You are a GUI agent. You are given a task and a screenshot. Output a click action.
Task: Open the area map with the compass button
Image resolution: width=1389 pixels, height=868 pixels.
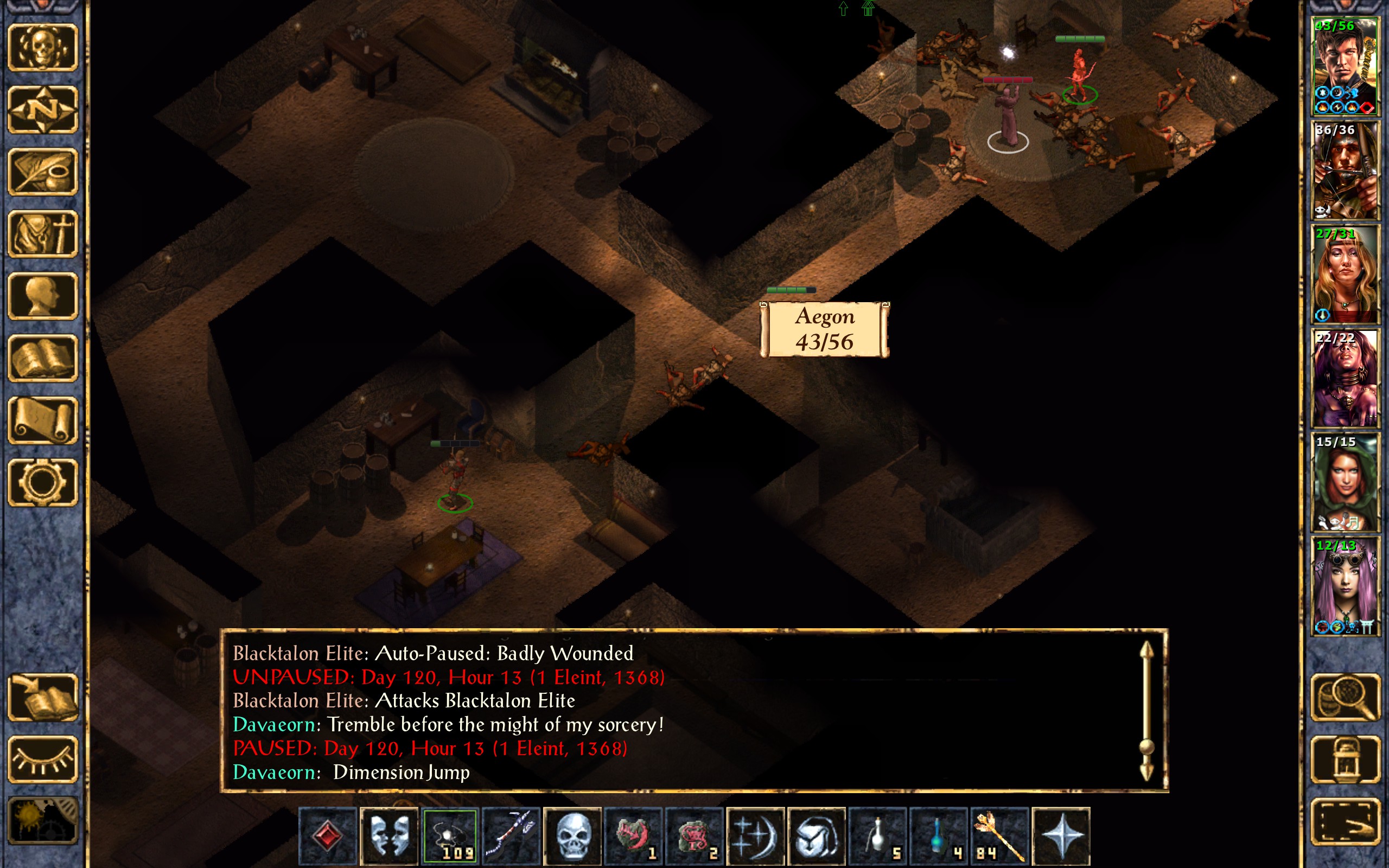pos(42,110)
